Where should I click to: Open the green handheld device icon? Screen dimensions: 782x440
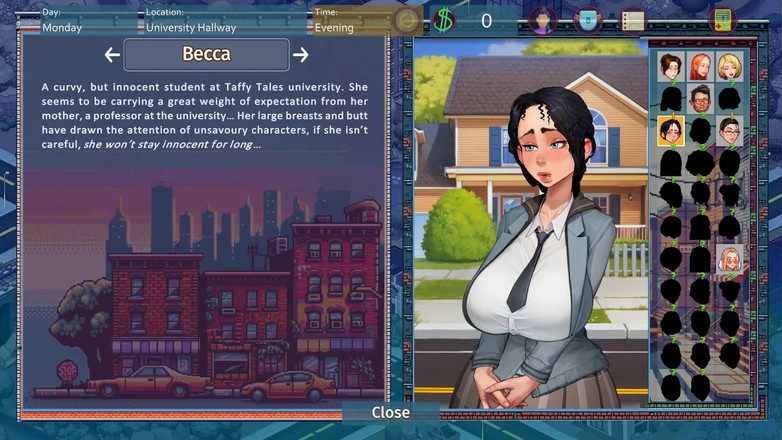pos(722,19)
